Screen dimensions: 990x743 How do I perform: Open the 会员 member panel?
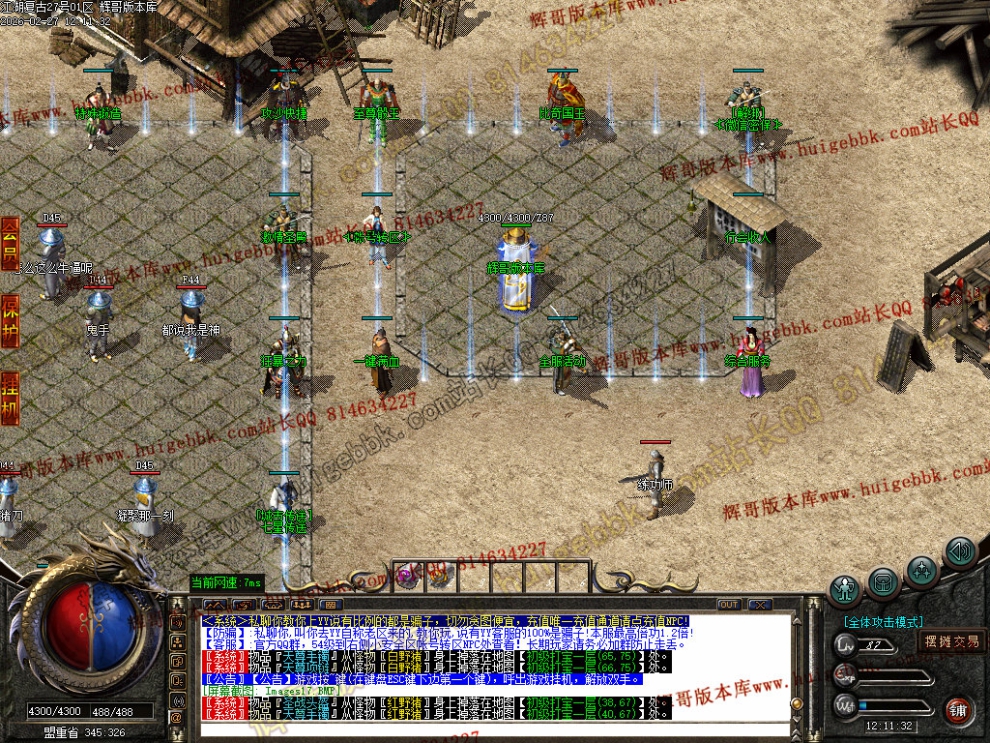pyautogui.click(x=10, y=244)
